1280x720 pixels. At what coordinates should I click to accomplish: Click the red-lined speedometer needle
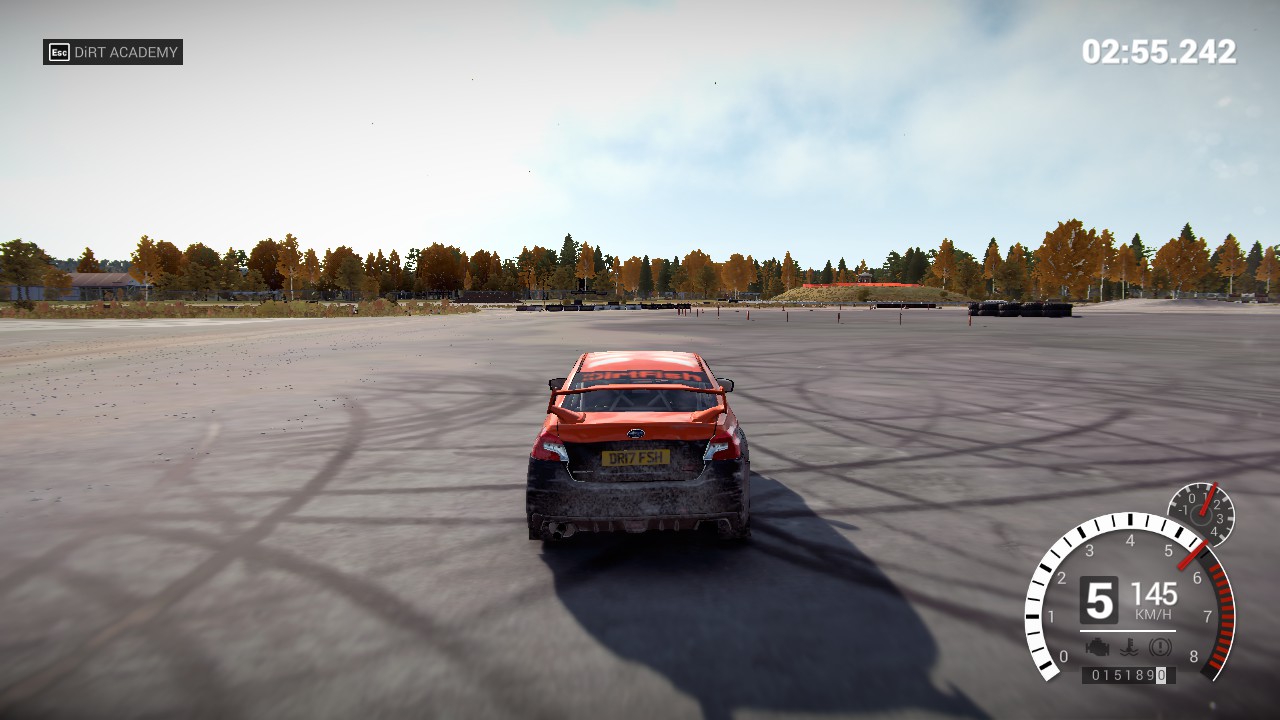pos(1190,555)
